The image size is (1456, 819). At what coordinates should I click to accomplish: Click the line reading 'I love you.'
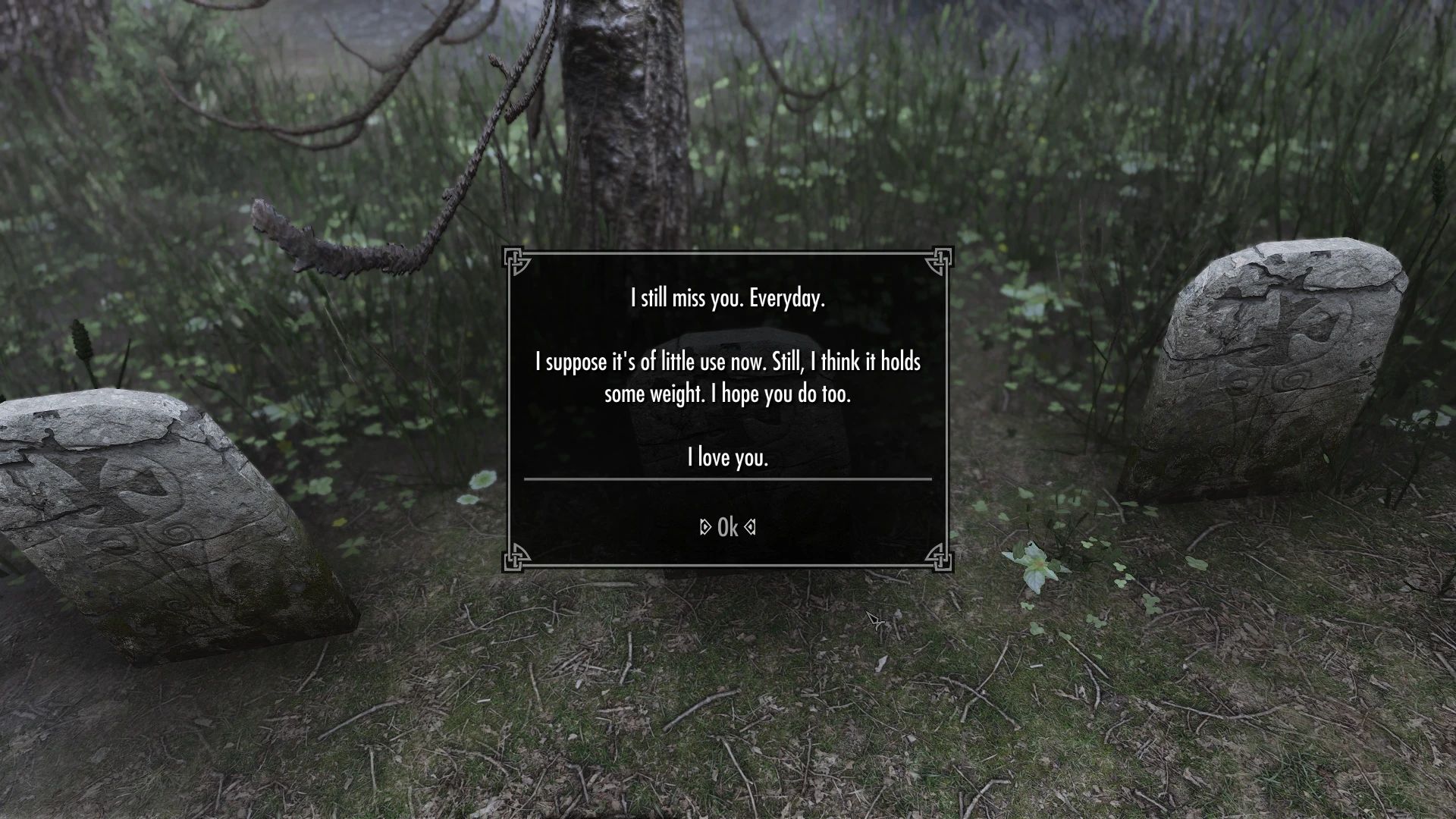click(x=727, y=457)
